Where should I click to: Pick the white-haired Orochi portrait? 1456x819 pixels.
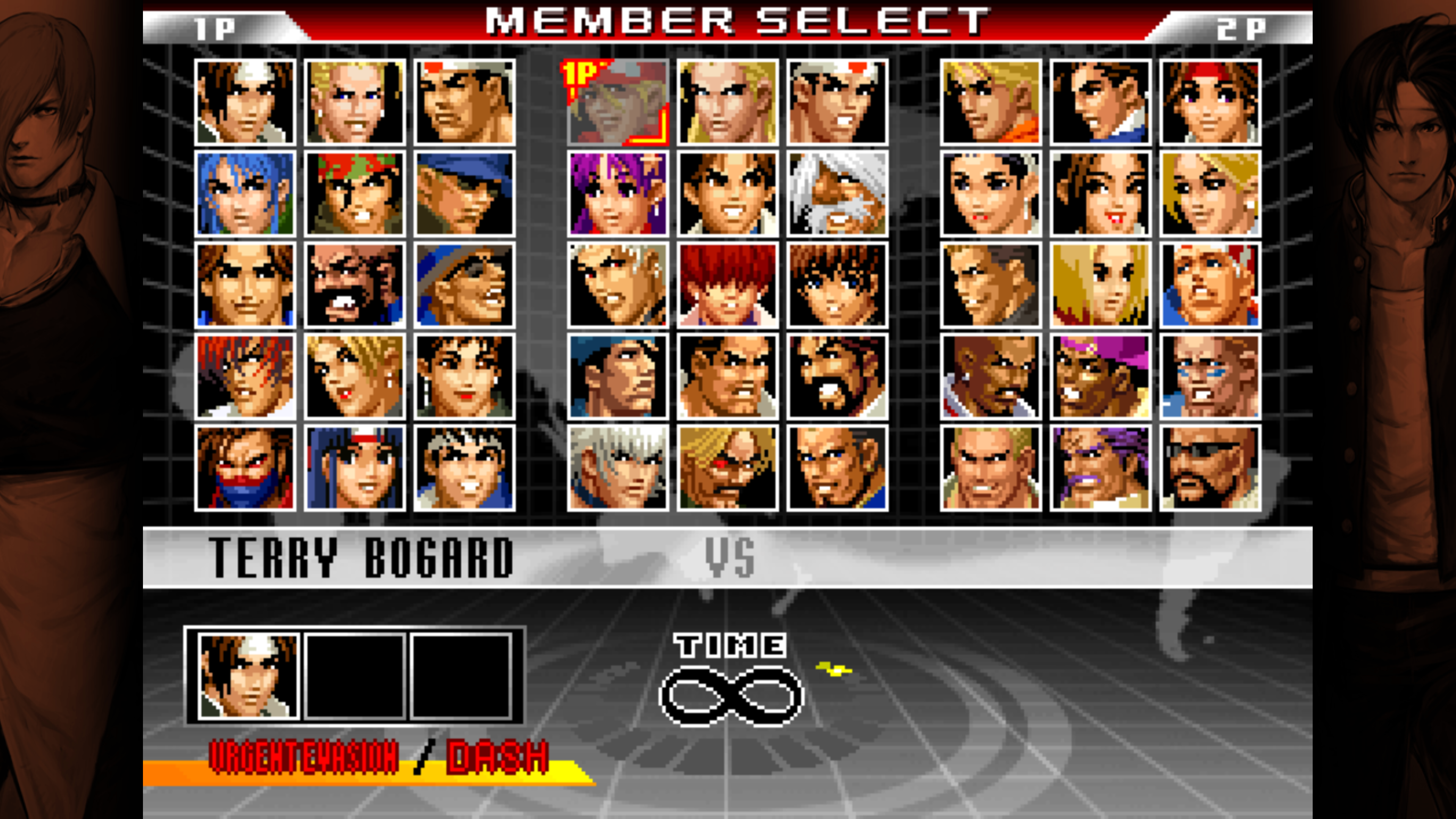pyautogui.click(x=618, y=468)
